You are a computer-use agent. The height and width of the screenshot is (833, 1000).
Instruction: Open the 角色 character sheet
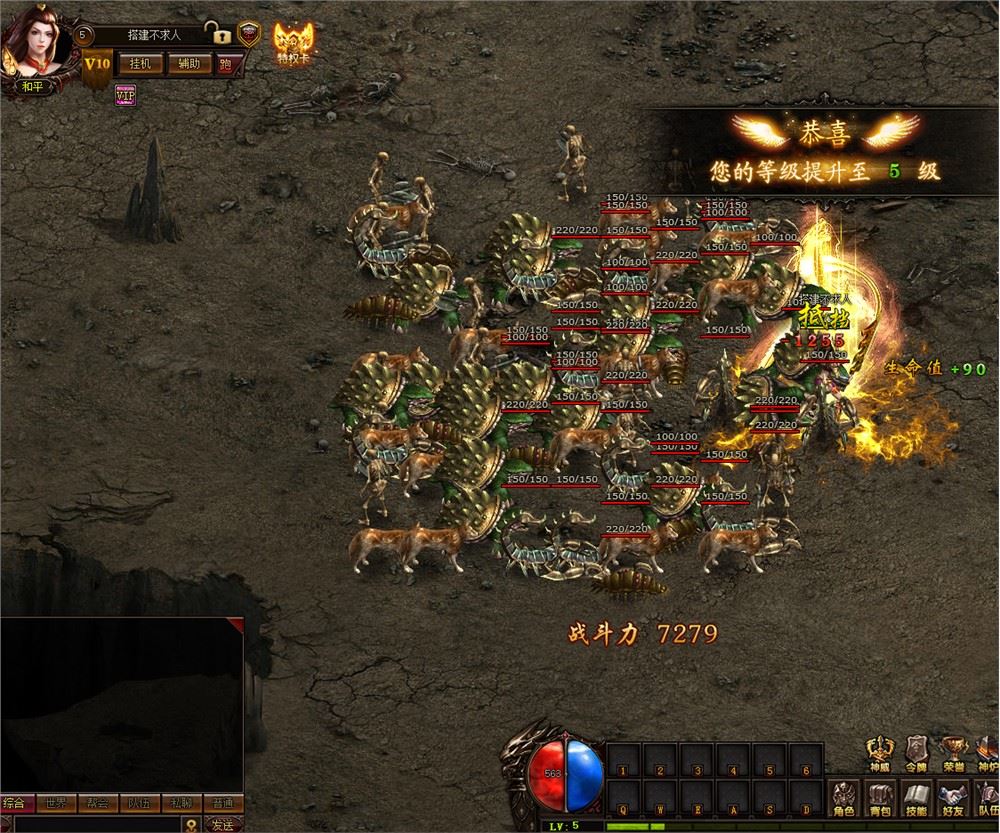pyautogui.click(x=844, y=799)
